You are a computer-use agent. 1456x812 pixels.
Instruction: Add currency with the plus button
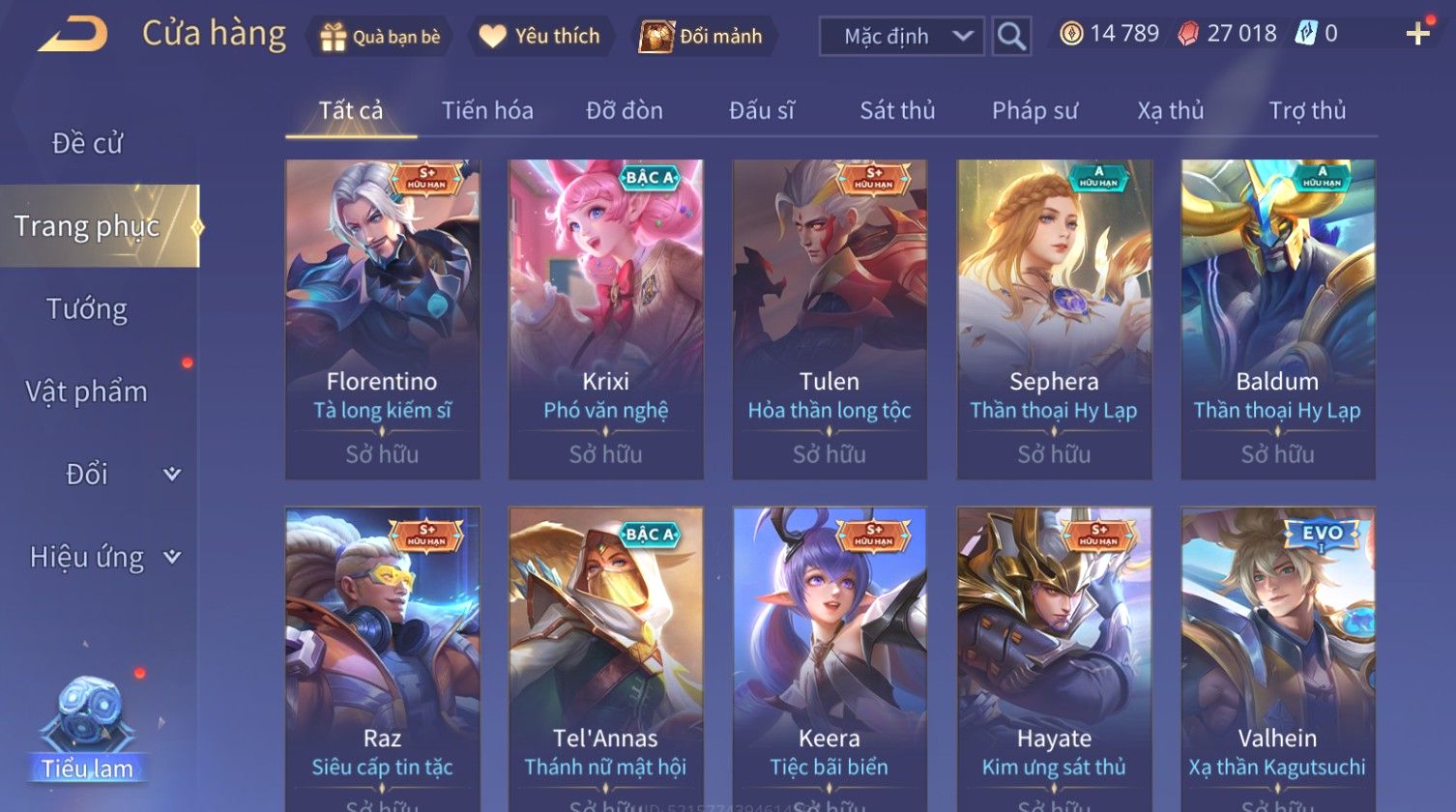(1417, 34)
